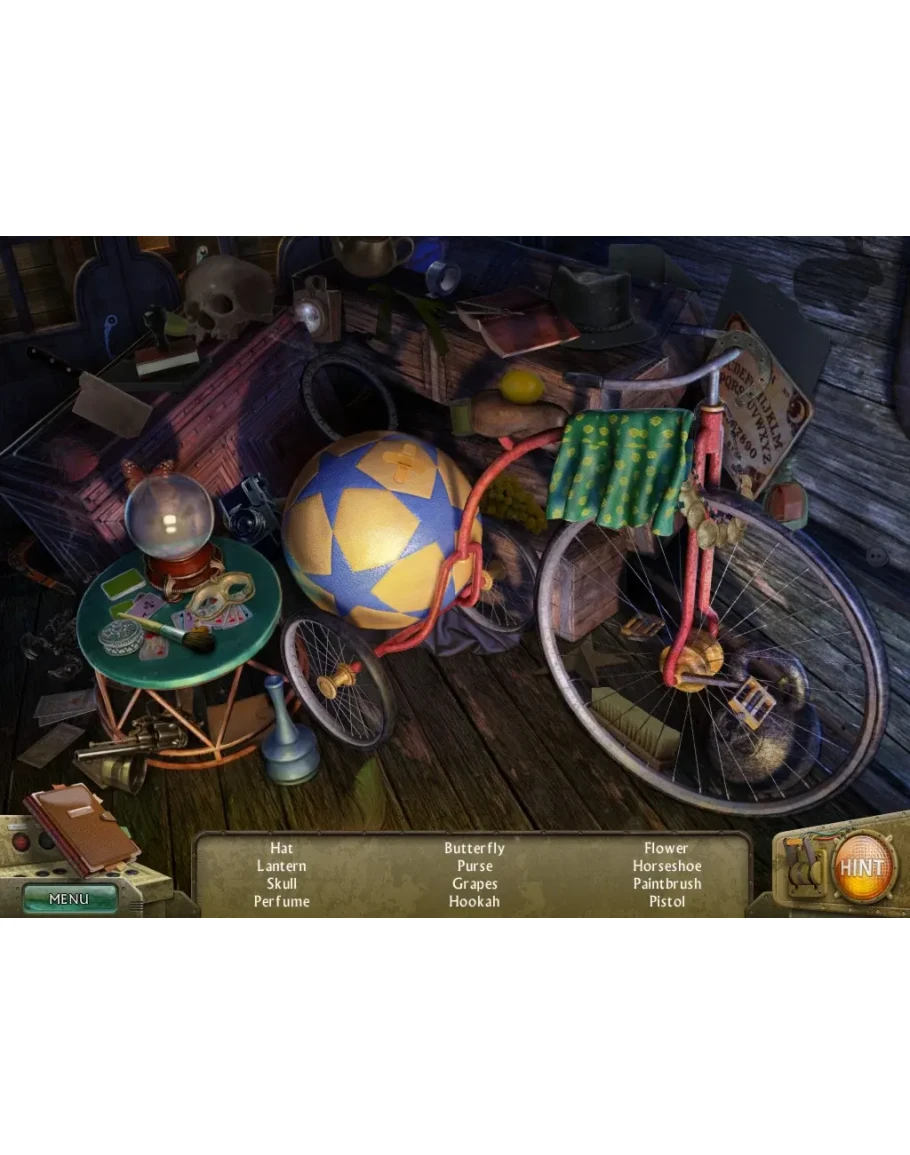910x1155 pixels.
Task: Use the orange HINT button
Action: coord(862,867)
